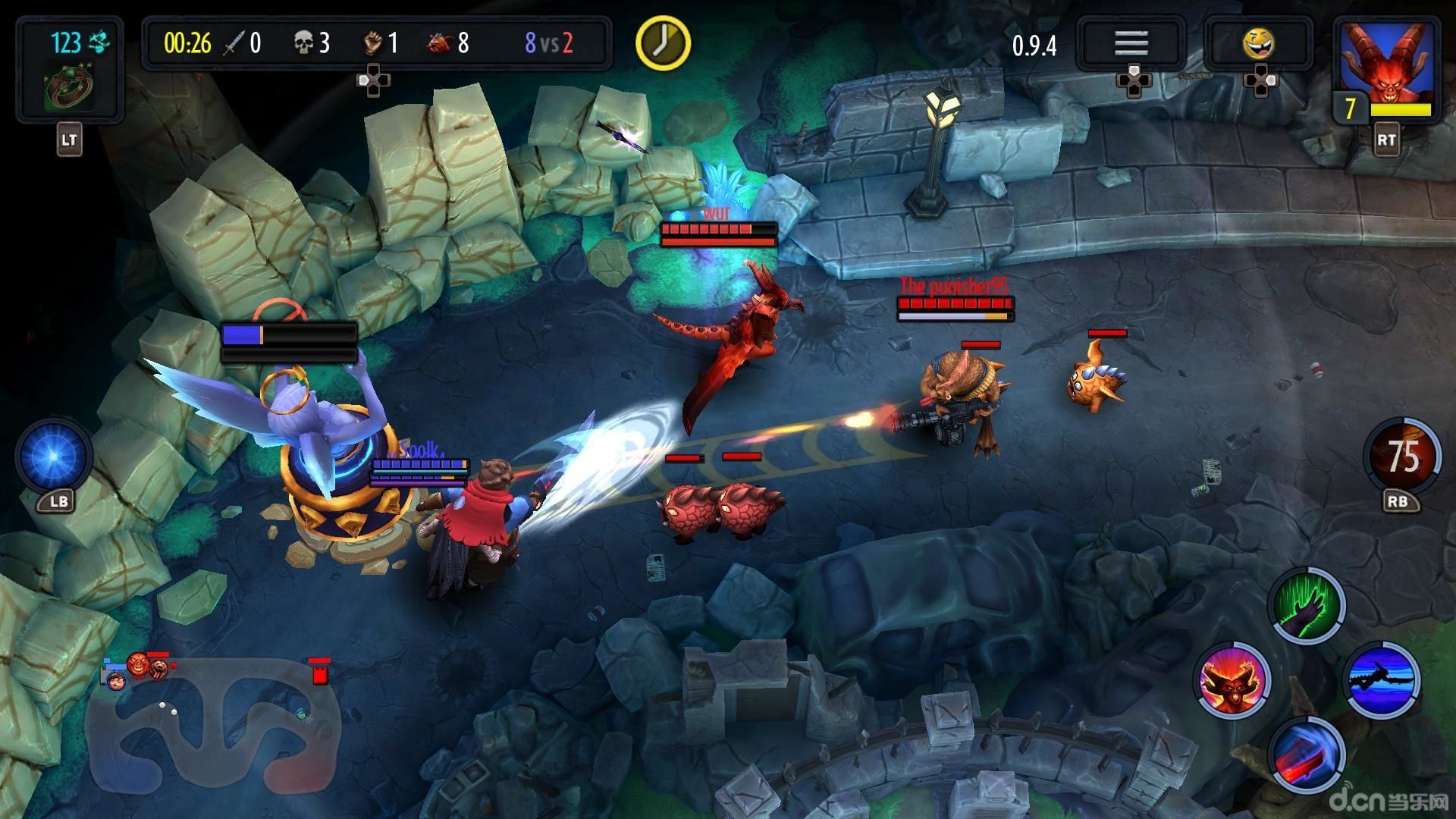The height and width of the screenshot is (819, 1456).
Task: Trigger the red blade slash attack
Action: pos(1306,754)
